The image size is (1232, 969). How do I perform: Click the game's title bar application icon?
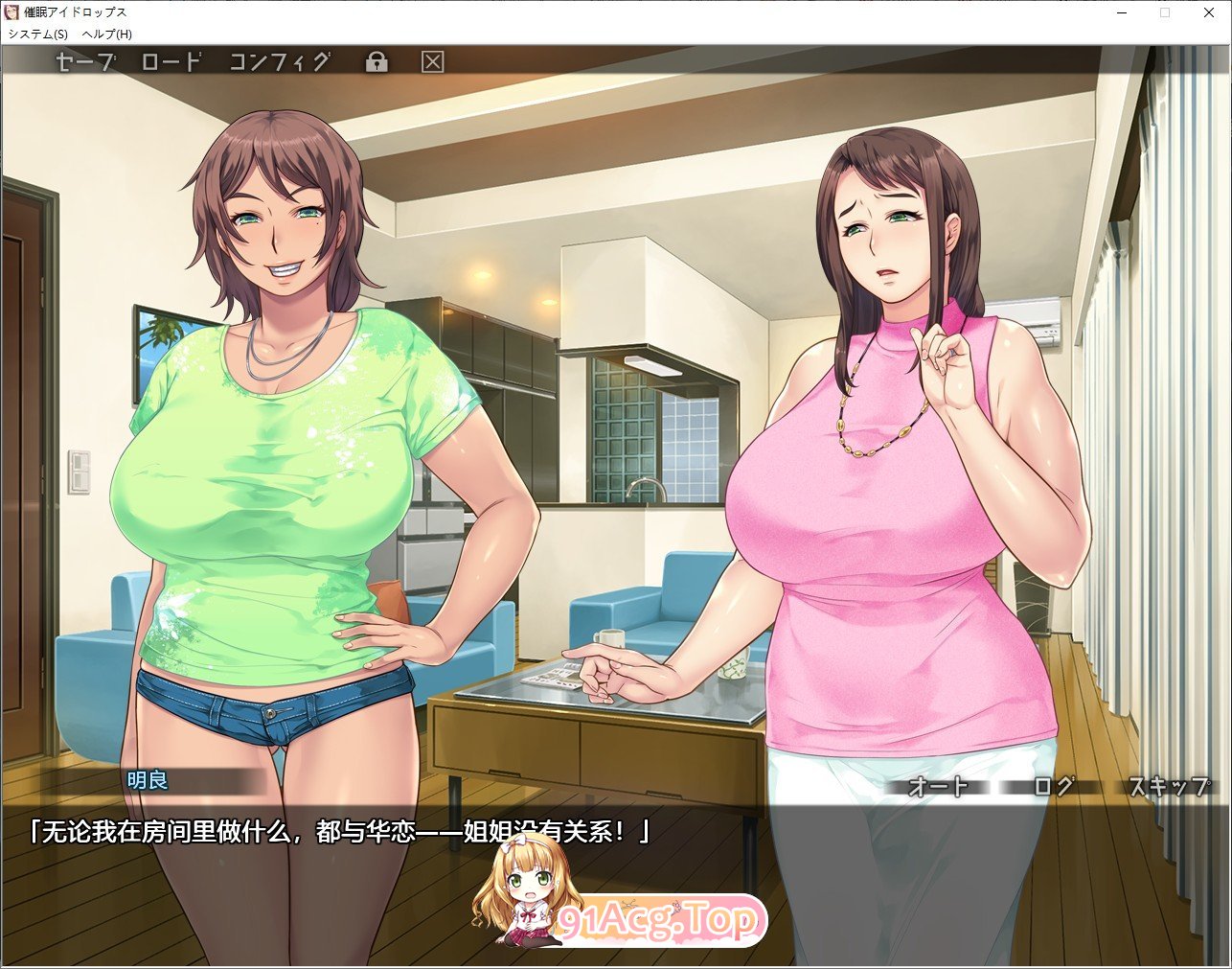[10, 12]
